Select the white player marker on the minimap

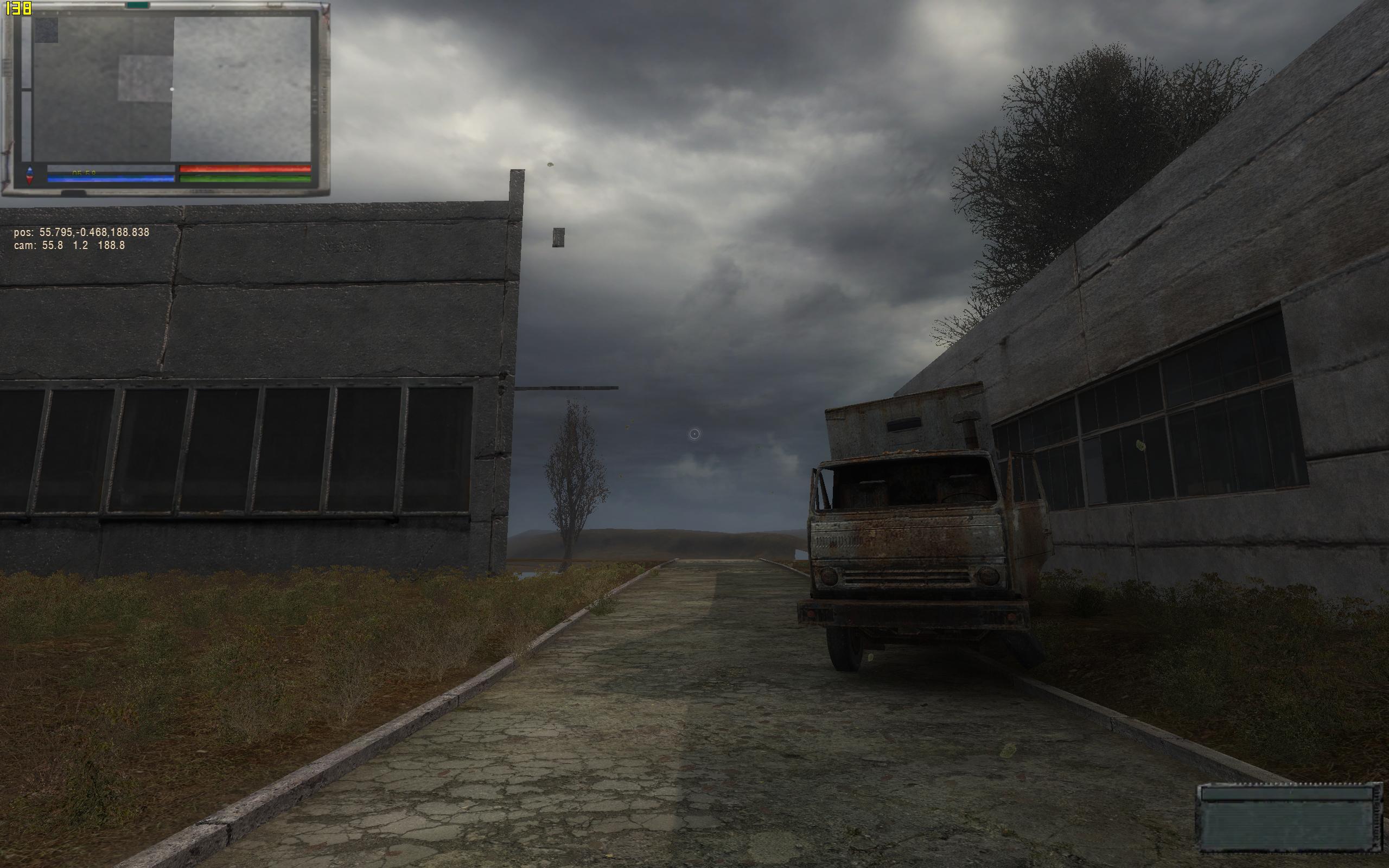(x=172, y=90)
